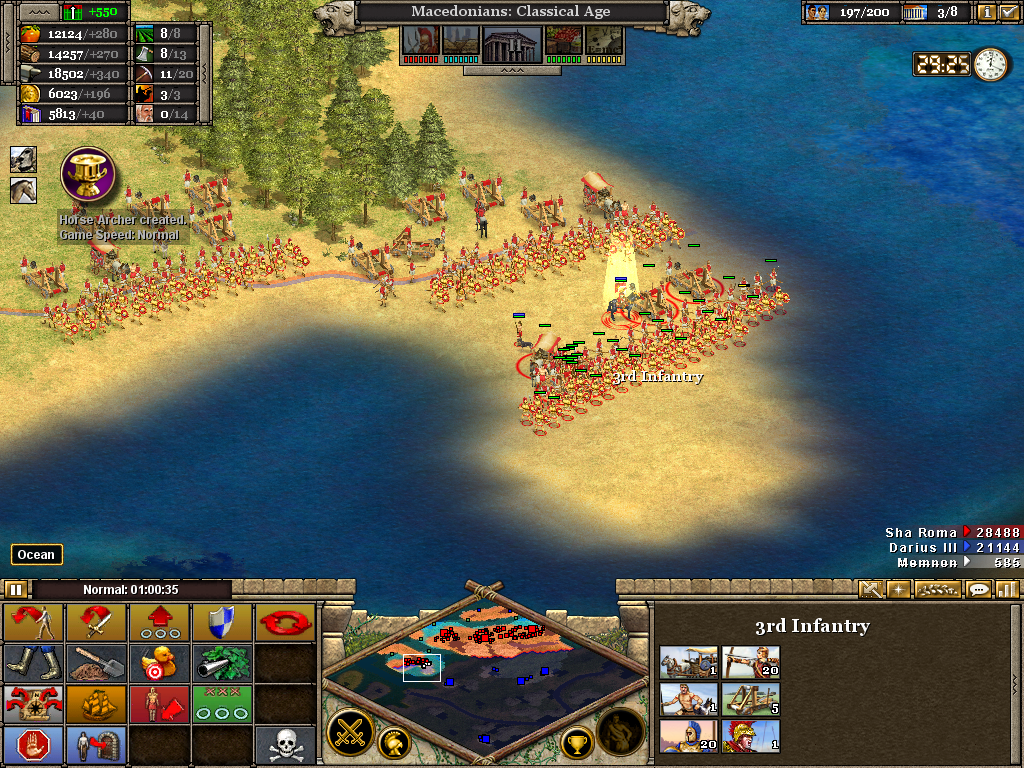
Task: Activate the camouflaged cannon ambush command
Action: 222,663
